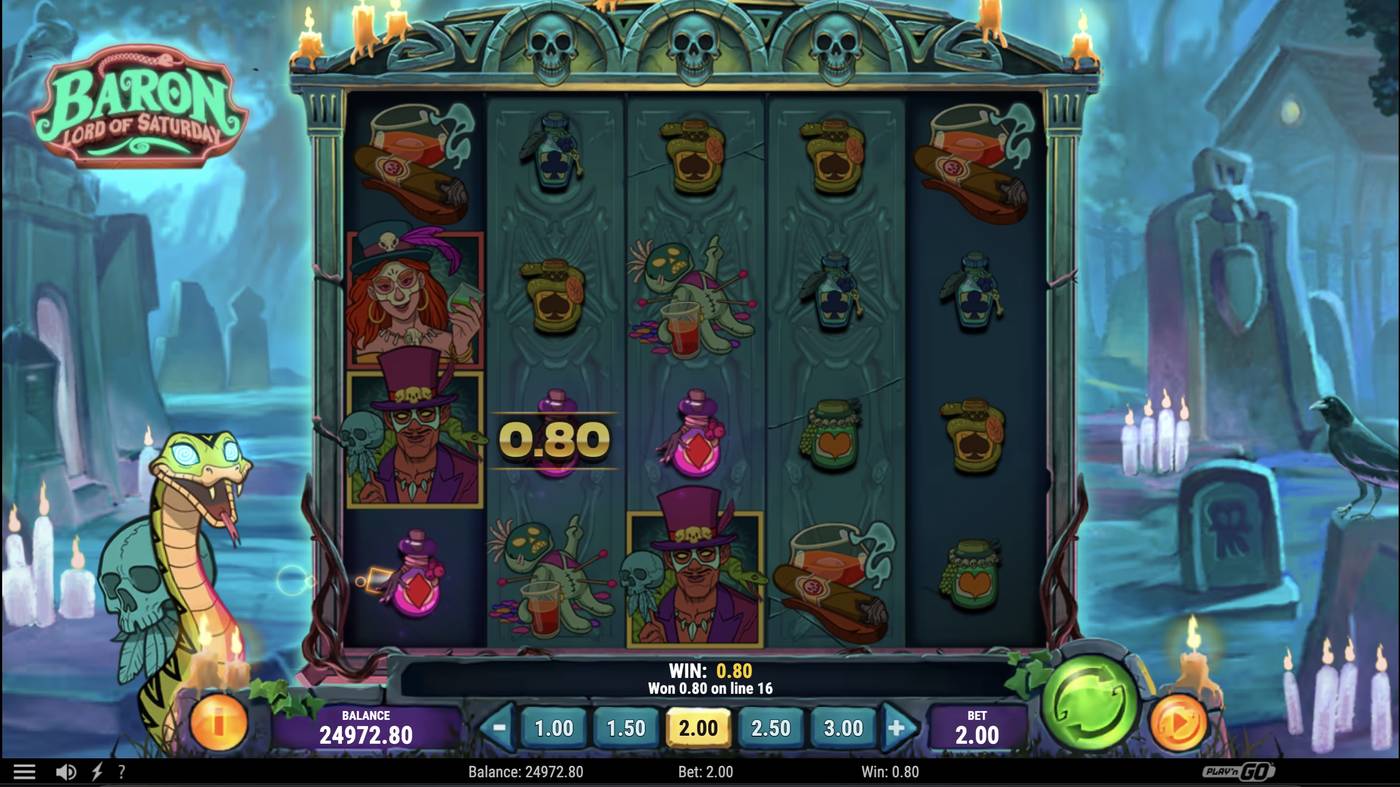Select the 2.00 bet option
Screen dimensions: 1400x787
click(x=698, y=728)
